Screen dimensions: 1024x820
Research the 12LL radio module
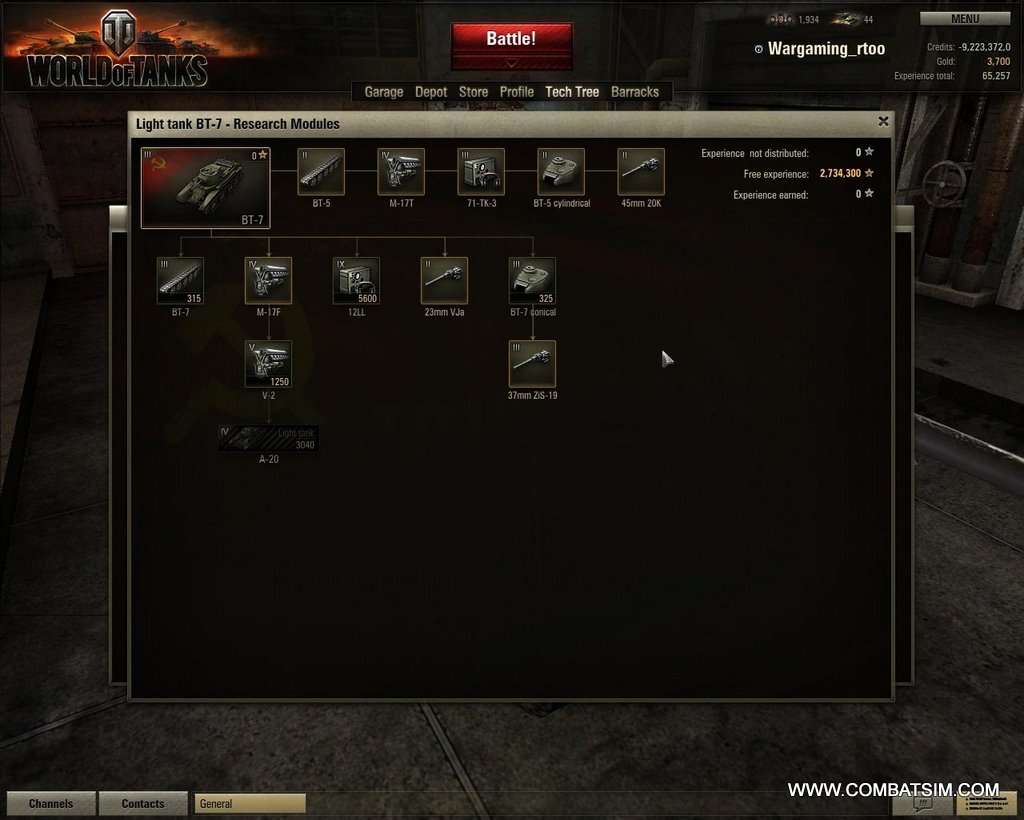[x=356, y=281]
